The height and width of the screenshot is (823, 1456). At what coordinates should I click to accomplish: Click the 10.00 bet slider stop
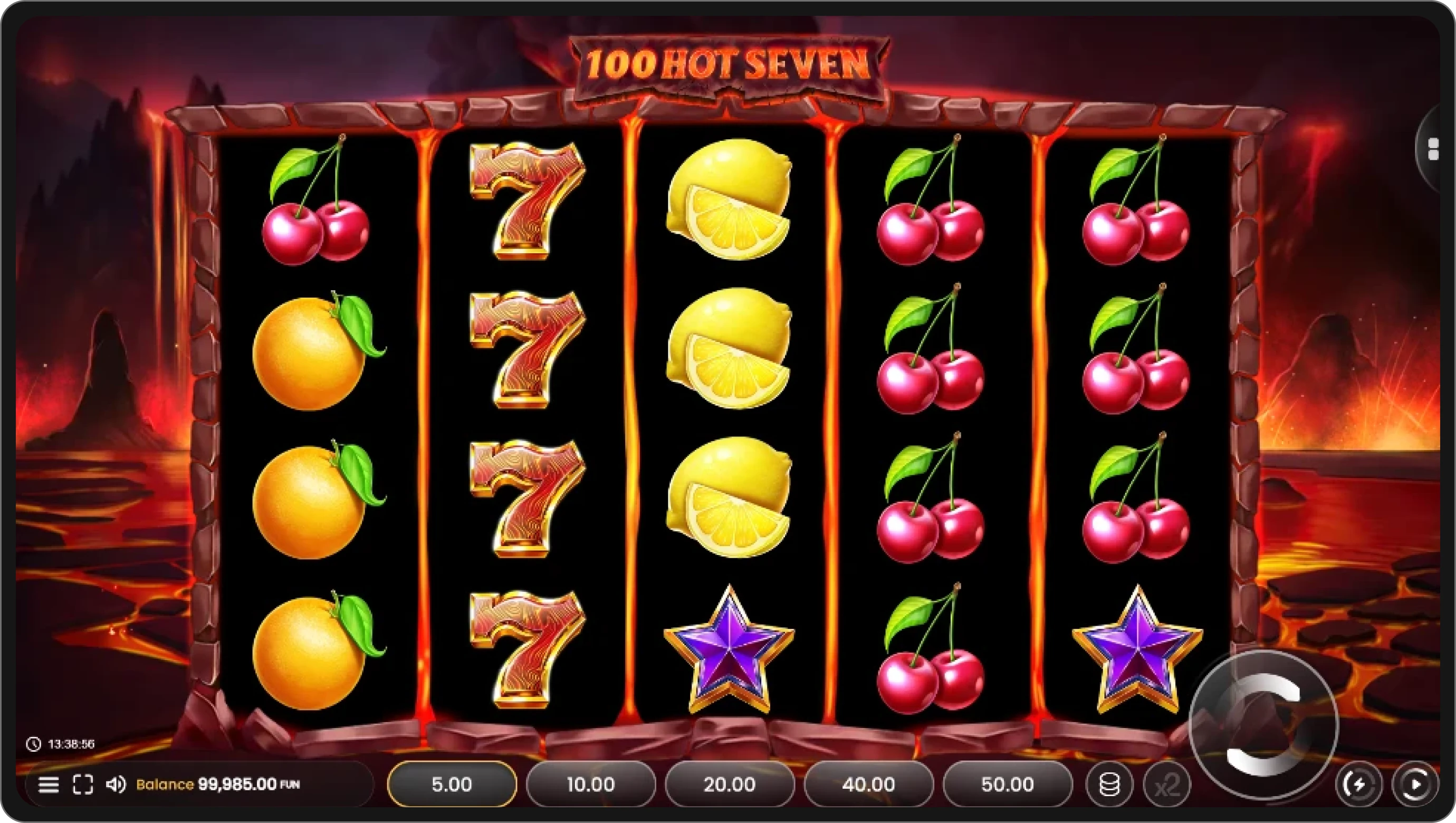tap(591, 784)
